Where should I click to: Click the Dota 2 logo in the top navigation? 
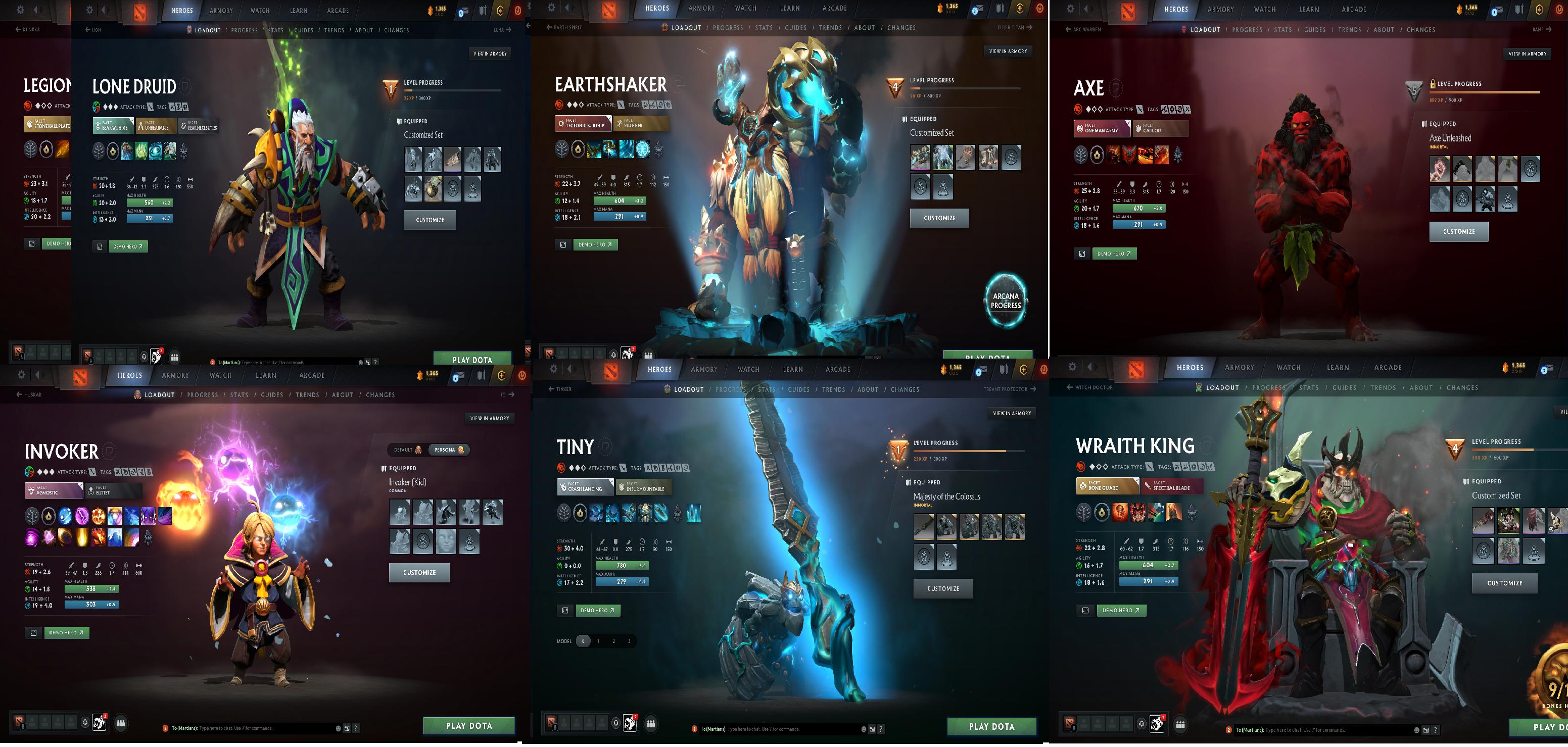141,9
